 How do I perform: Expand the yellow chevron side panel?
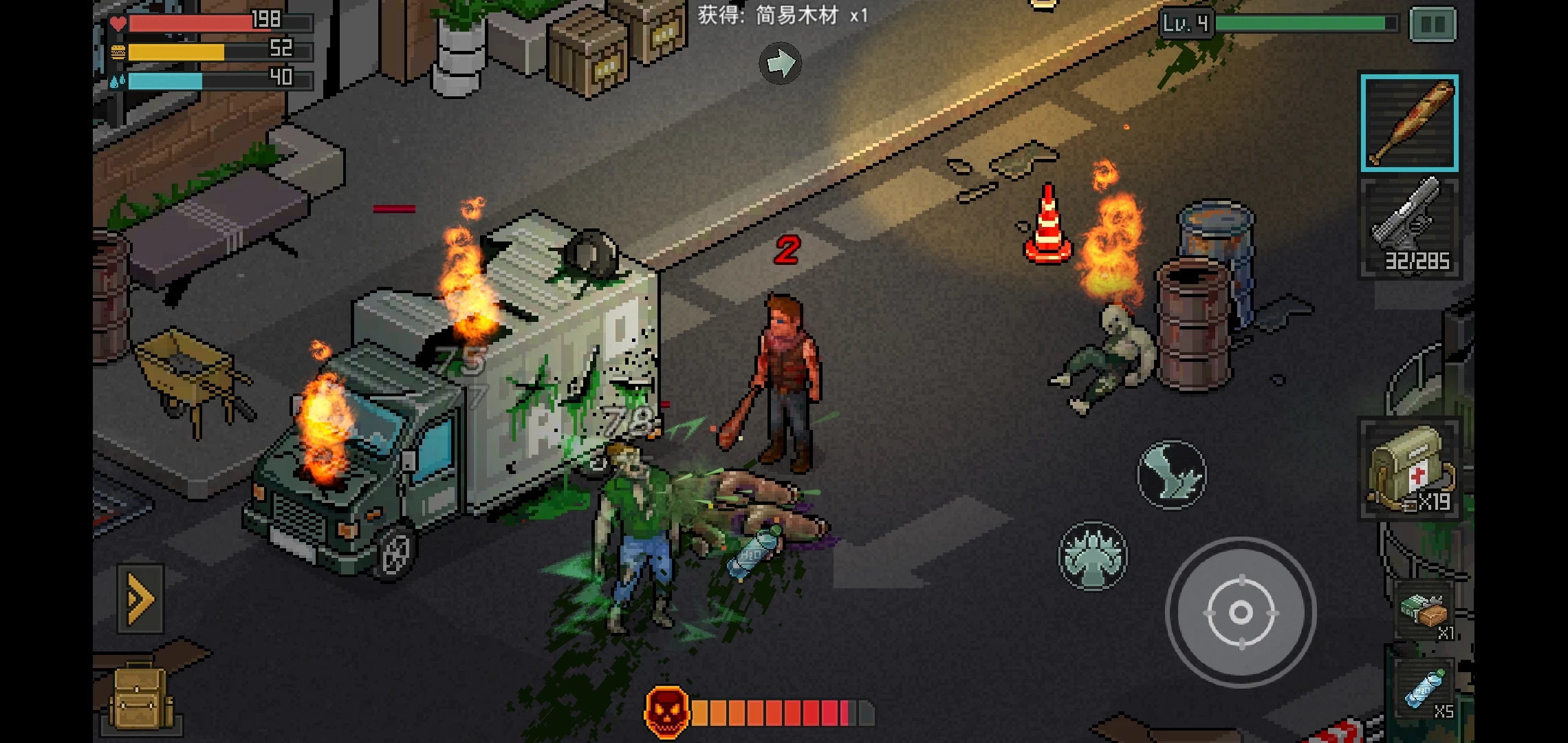(x=140, y=599)
